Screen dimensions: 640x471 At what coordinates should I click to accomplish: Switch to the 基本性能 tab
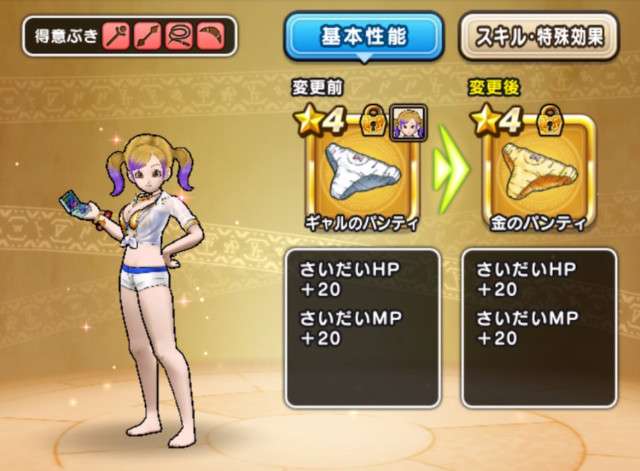365,37
